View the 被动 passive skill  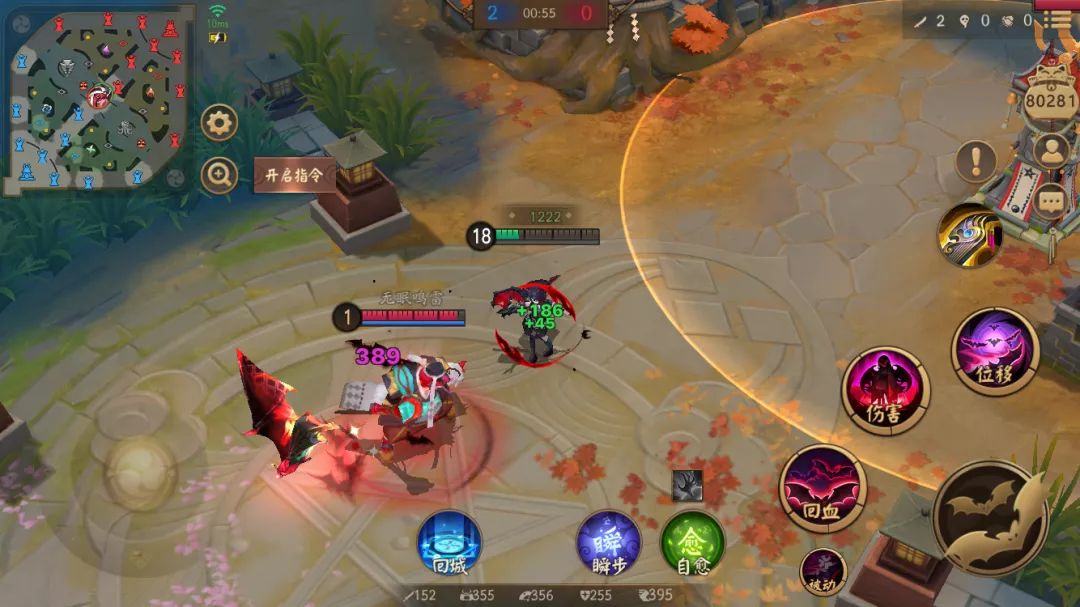coord(823,572)
